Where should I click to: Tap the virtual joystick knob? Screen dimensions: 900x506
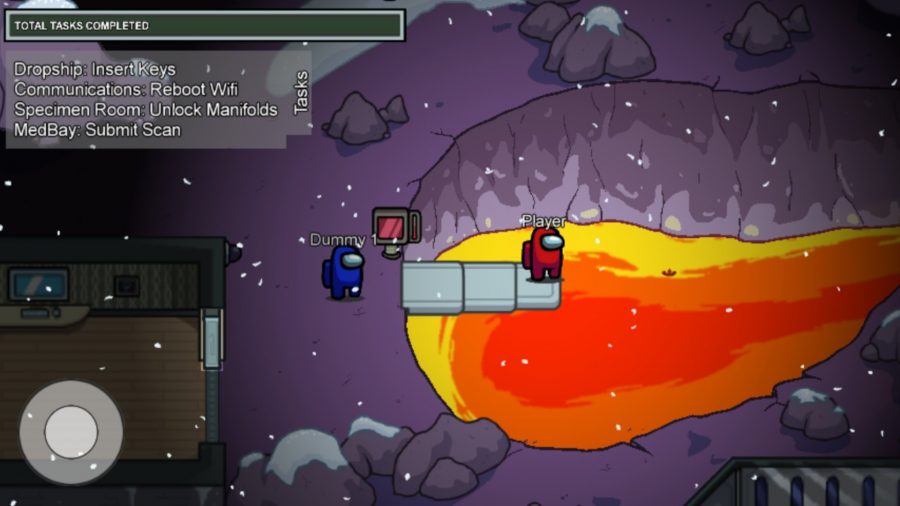tap(71, 432)
